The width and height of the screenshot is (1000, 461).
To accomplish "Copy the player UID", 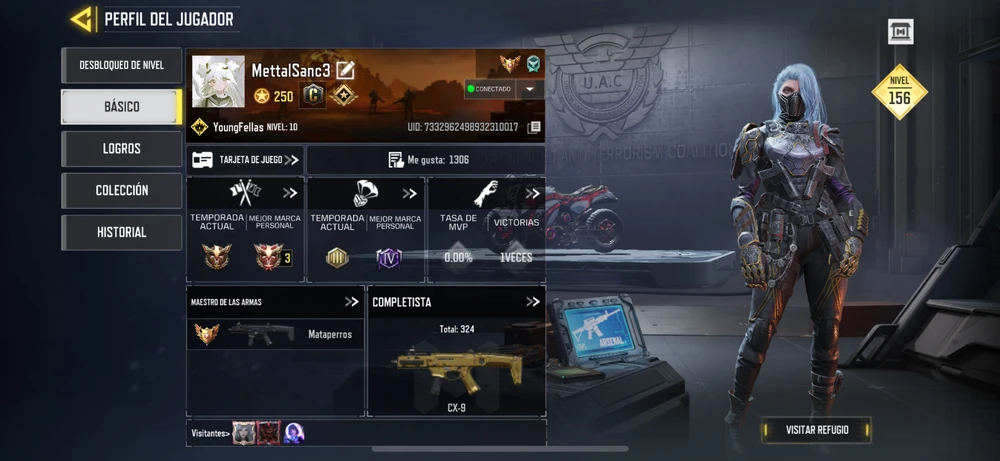I will pyautogui.click(x=535, y=128).
